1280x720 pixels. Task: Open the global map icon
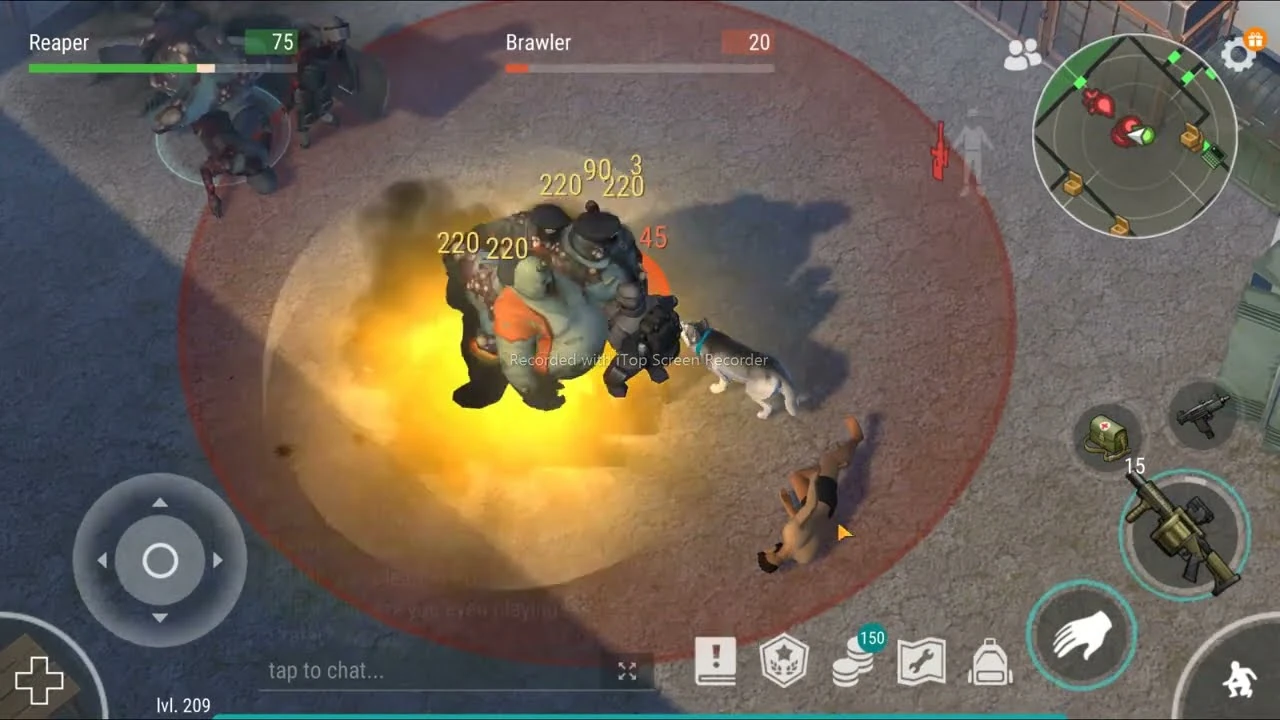click(x=922, y=660)
